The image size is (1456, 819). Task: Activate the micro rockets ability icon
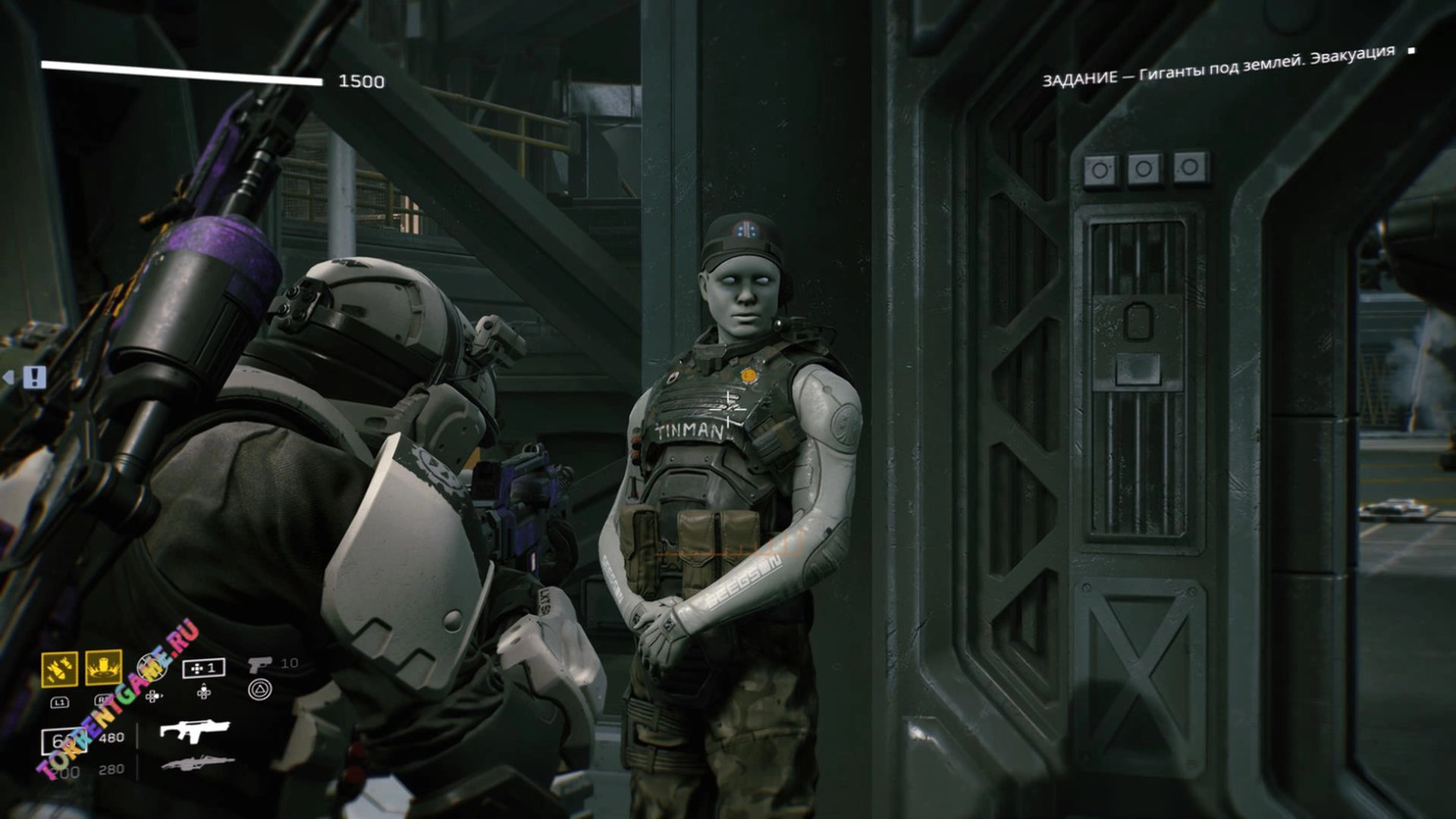[59, 668]
